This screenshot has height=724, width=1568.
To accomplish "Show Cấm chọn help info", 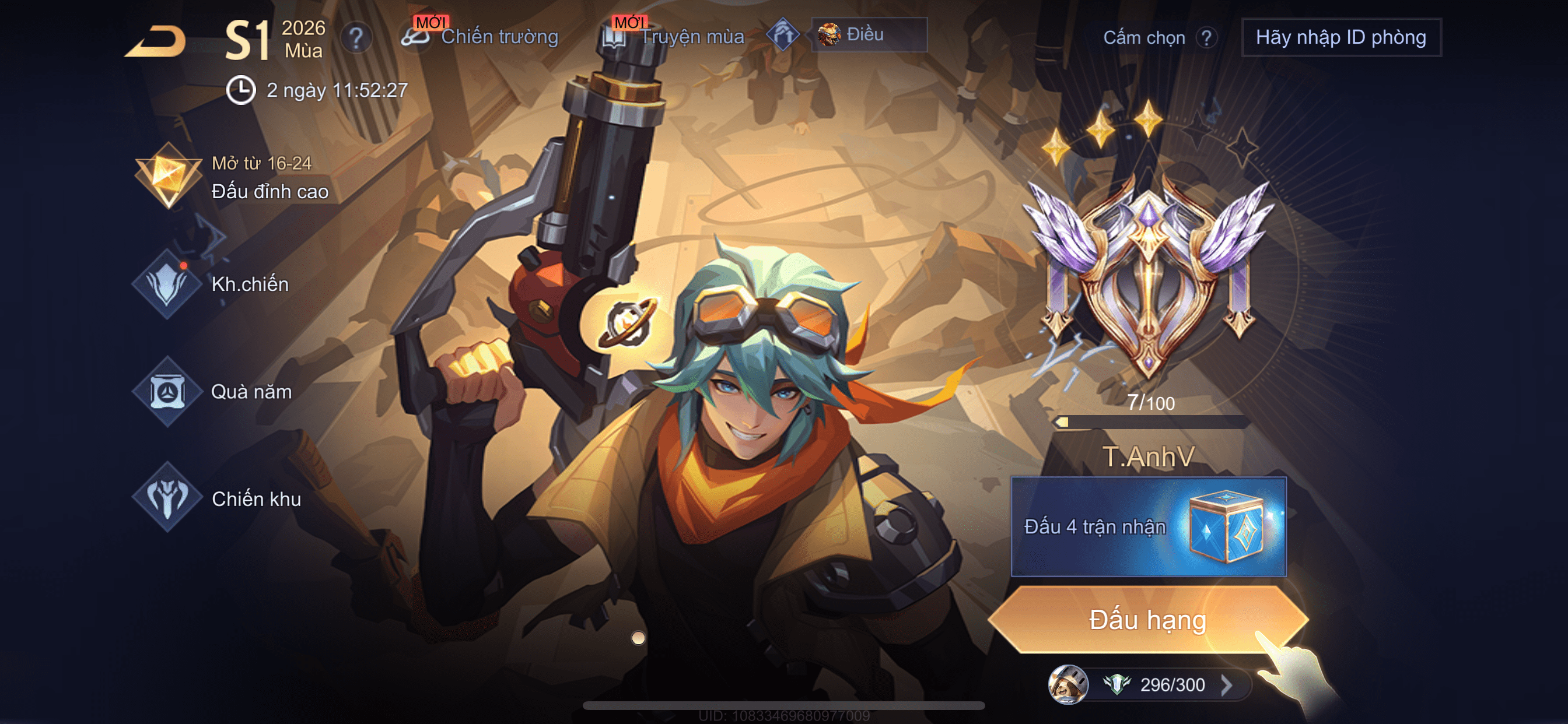I will (1206, 38).
